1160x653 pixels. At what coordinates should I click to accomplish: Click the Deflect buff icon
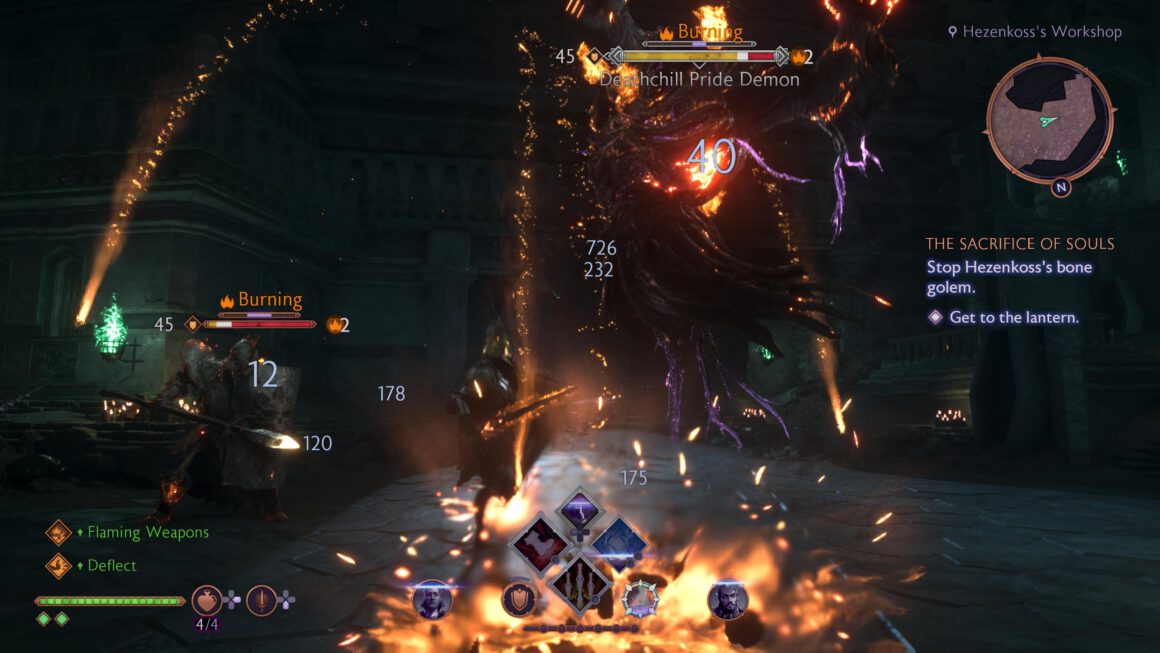point(58,565)
